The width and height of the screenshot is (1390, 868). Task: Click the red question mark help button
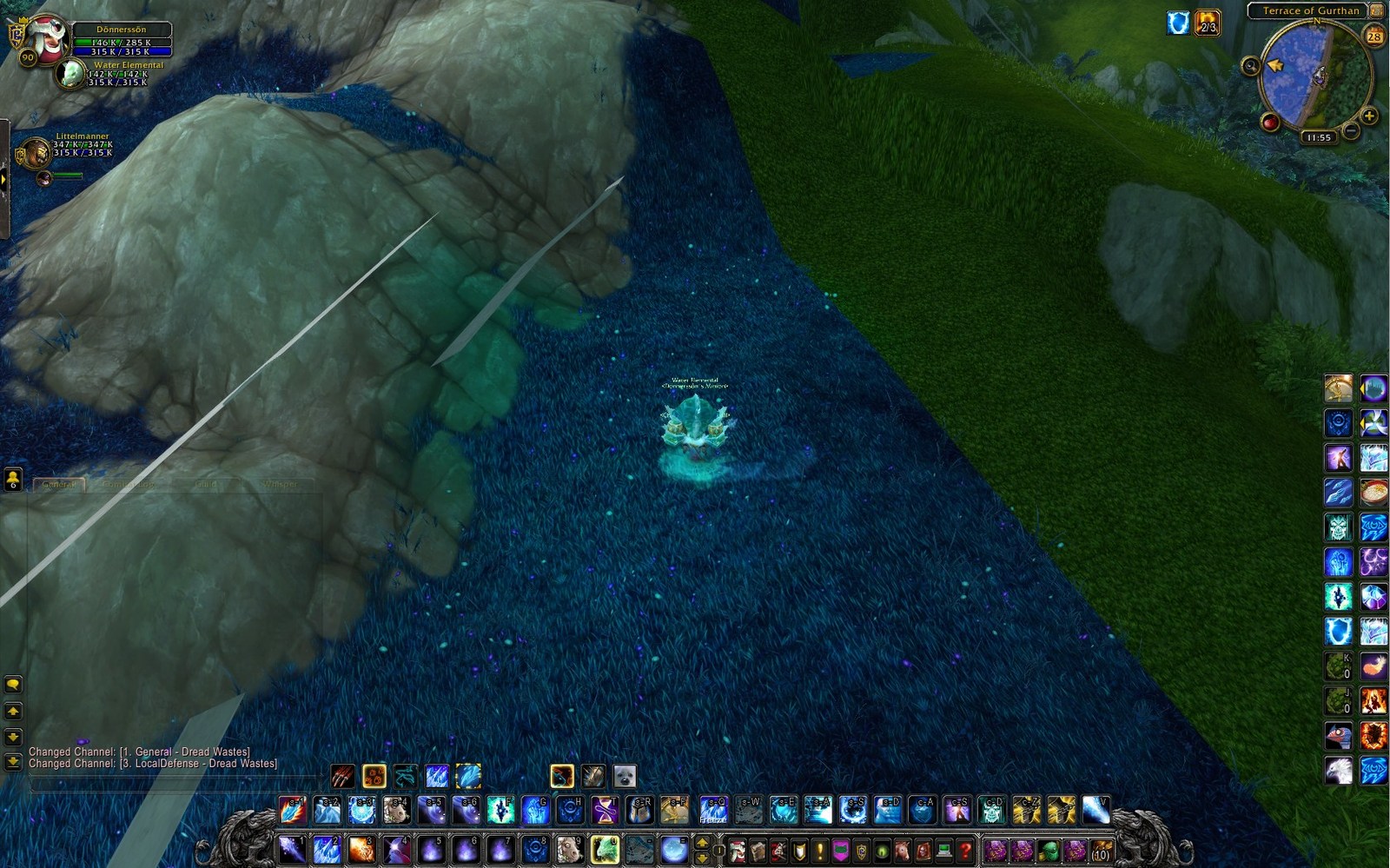tap(964, 850)
